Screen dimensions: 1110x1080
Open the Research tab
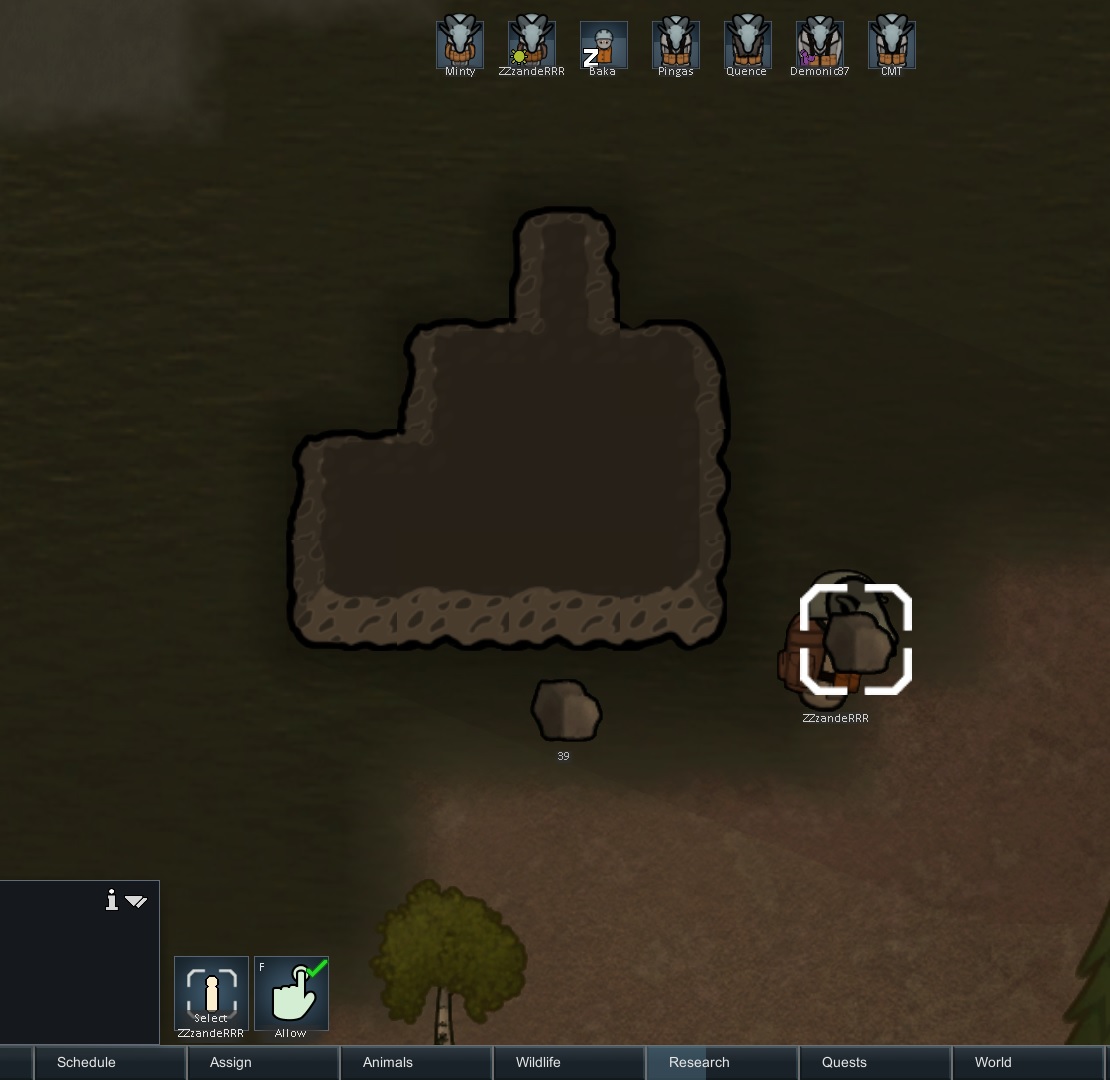tap(699, 1062)
